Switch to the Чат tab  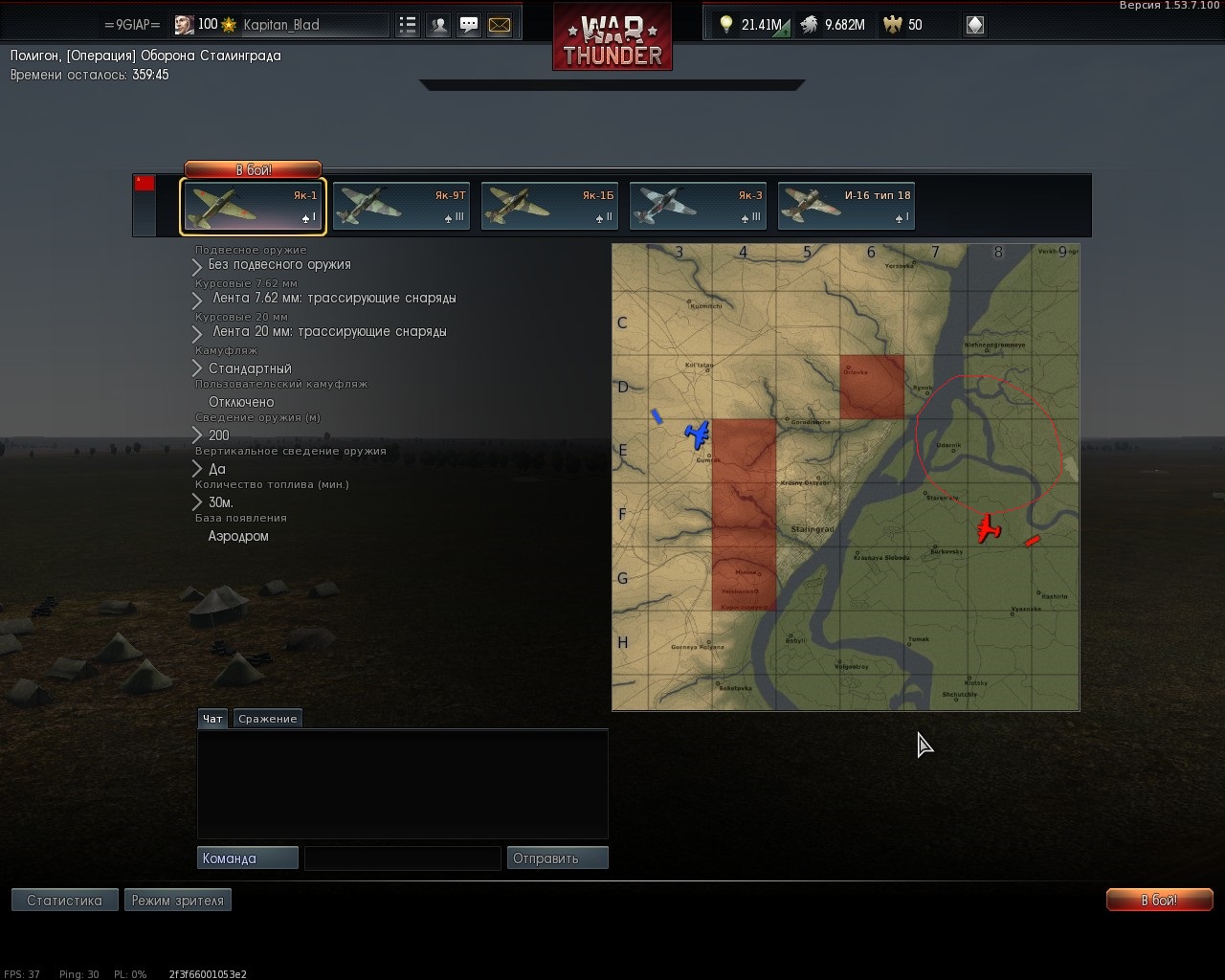[212, 719]
